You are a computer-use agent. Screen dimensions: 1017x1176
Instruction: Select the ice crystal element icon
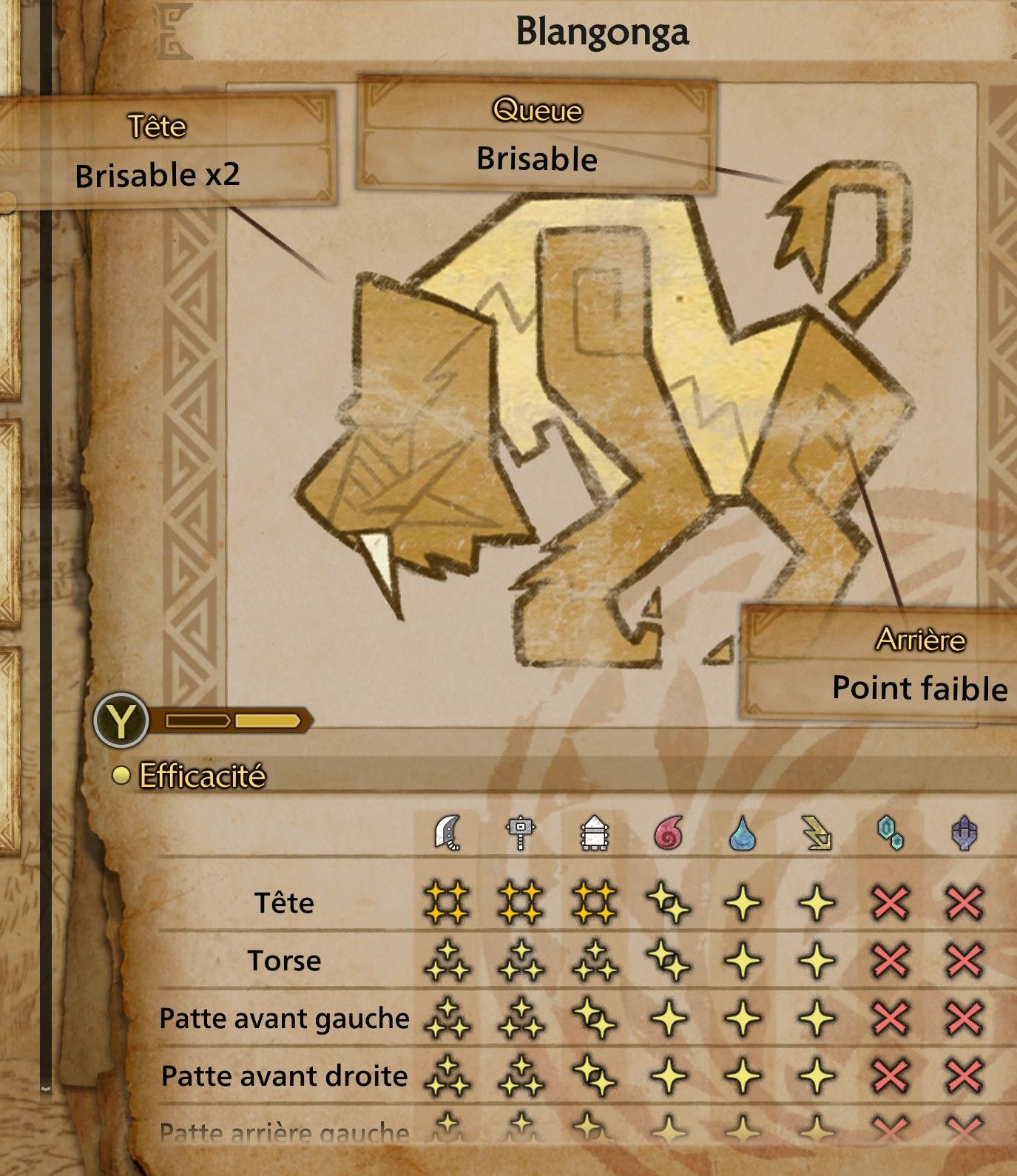[891, 834]
